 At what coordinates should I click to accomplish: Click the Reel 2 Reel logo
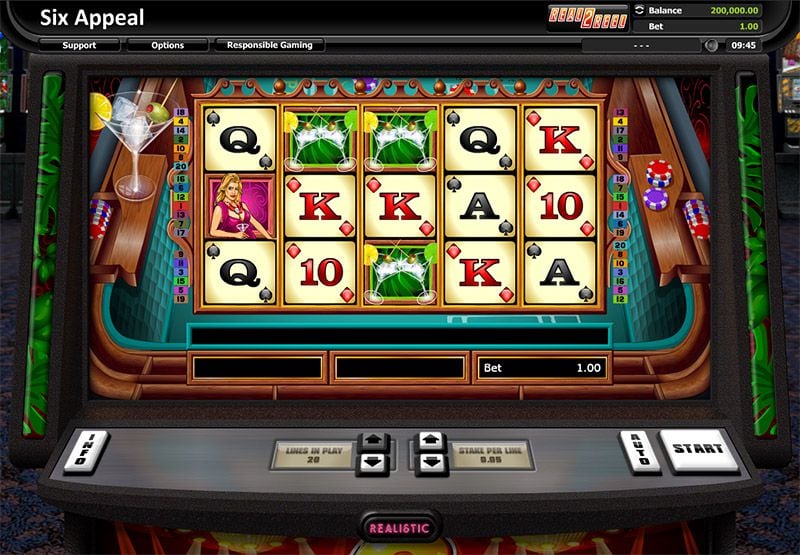[588, 17]
